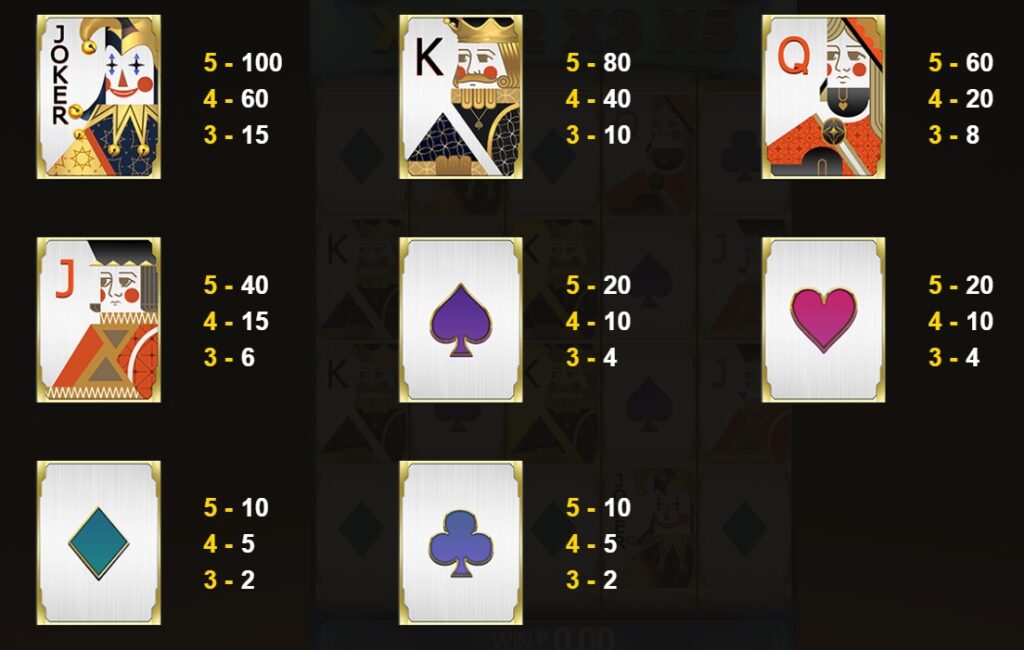
Task: Click the purple spade card
Action: tap(461, 320)
